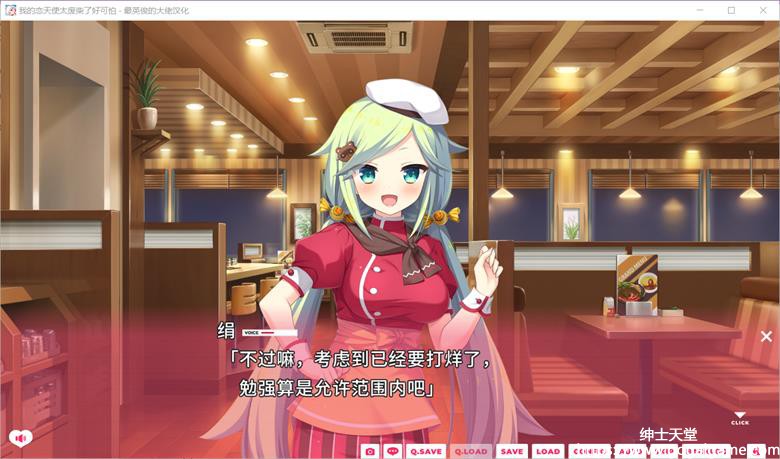Open the LOAD menu

pos(547,451)
